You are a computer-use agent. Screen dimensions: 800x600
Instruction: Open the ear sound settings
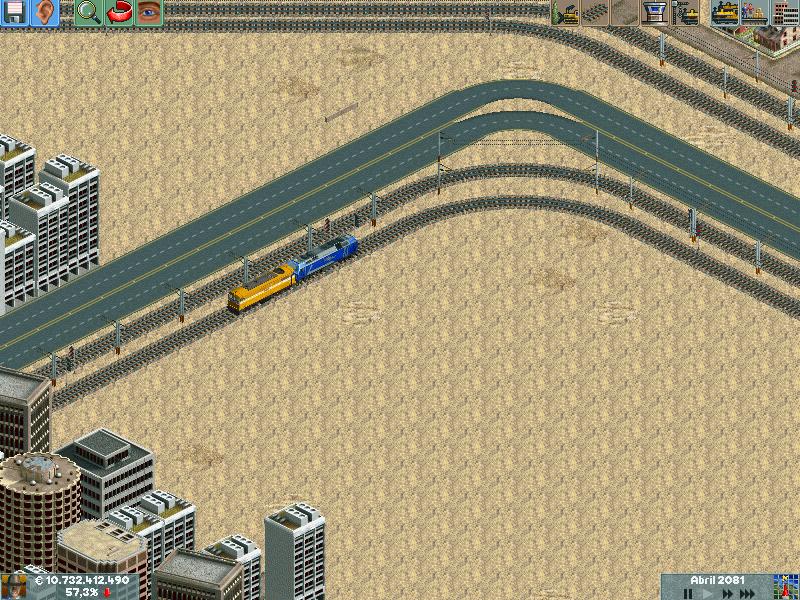click(46, 12)
